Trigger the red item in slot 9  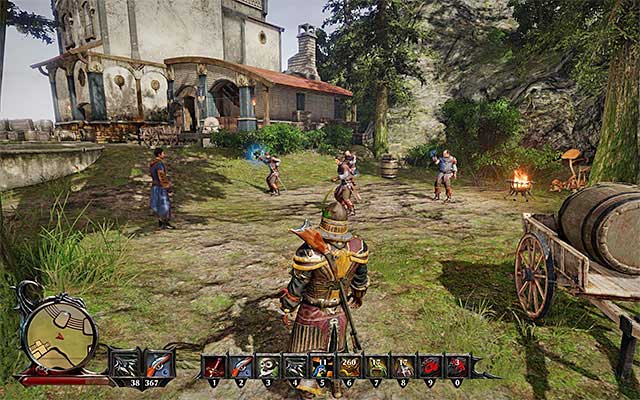pyautogui.click(x=431, y=366)
